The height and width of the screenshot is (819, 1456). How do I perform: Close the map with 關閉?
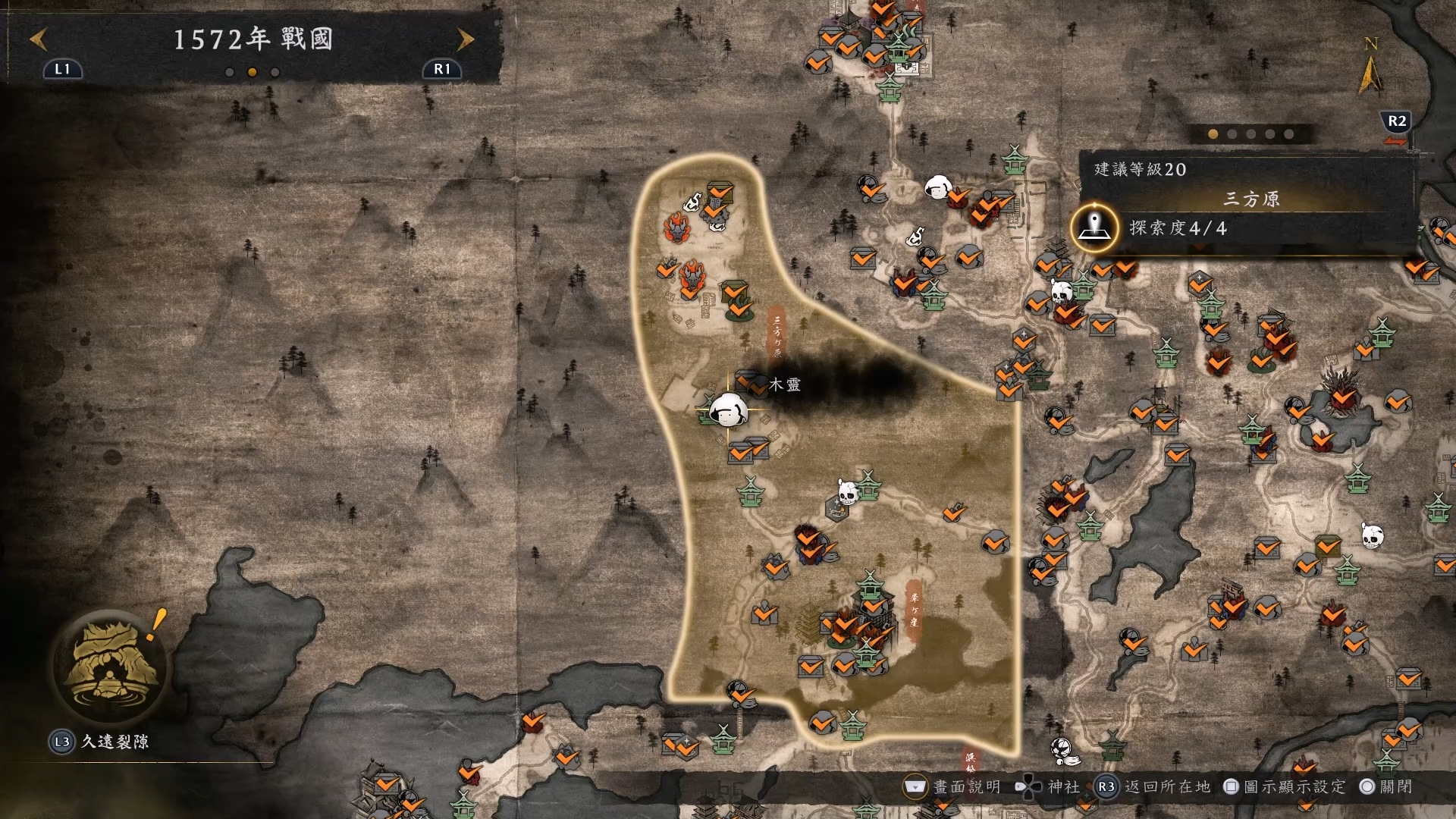coord(1387,786)
